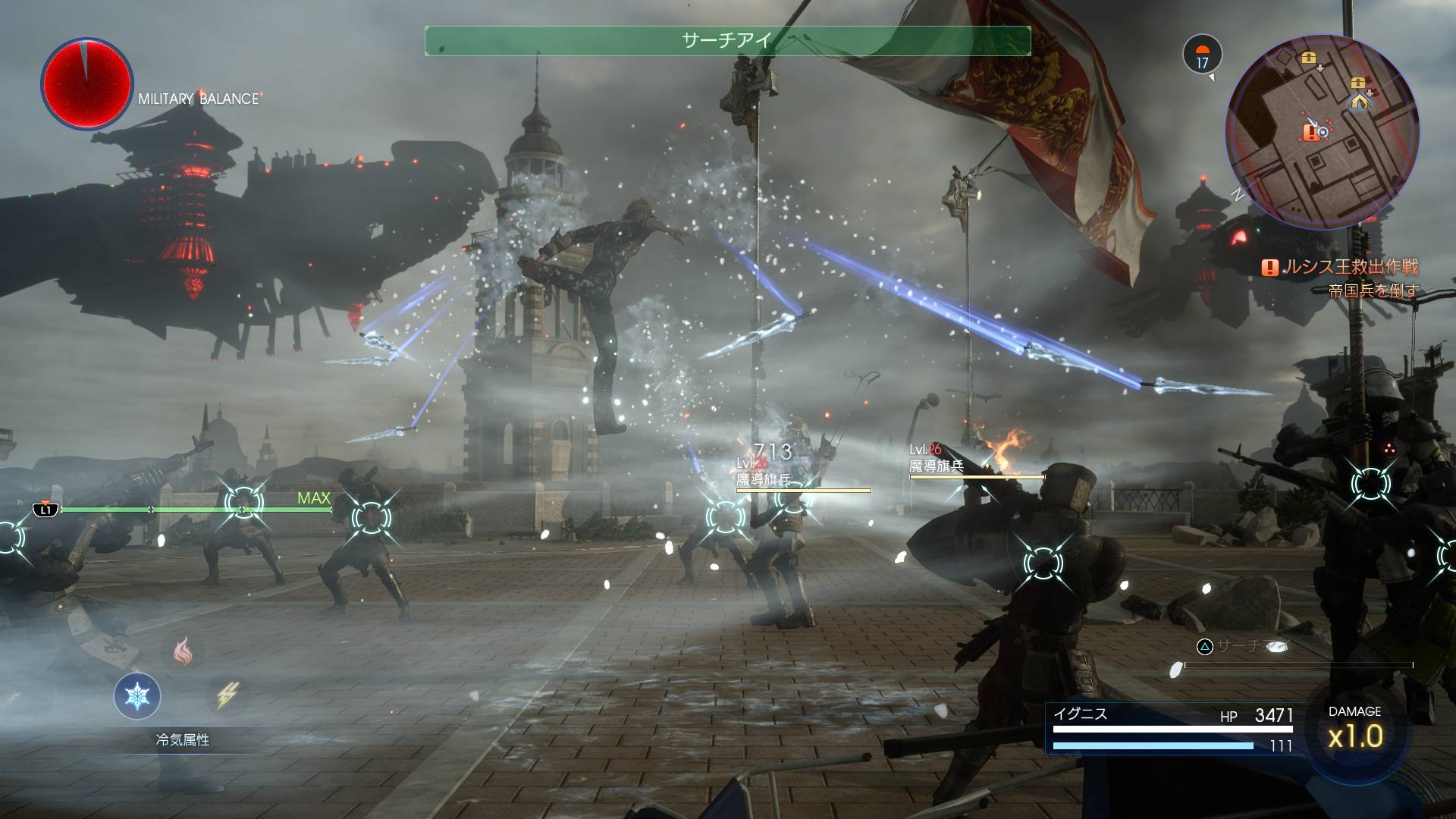Screen dimensions: 1456x819
Task: Select the house marker on the minimap
Action: click(x=1358, y=99)
